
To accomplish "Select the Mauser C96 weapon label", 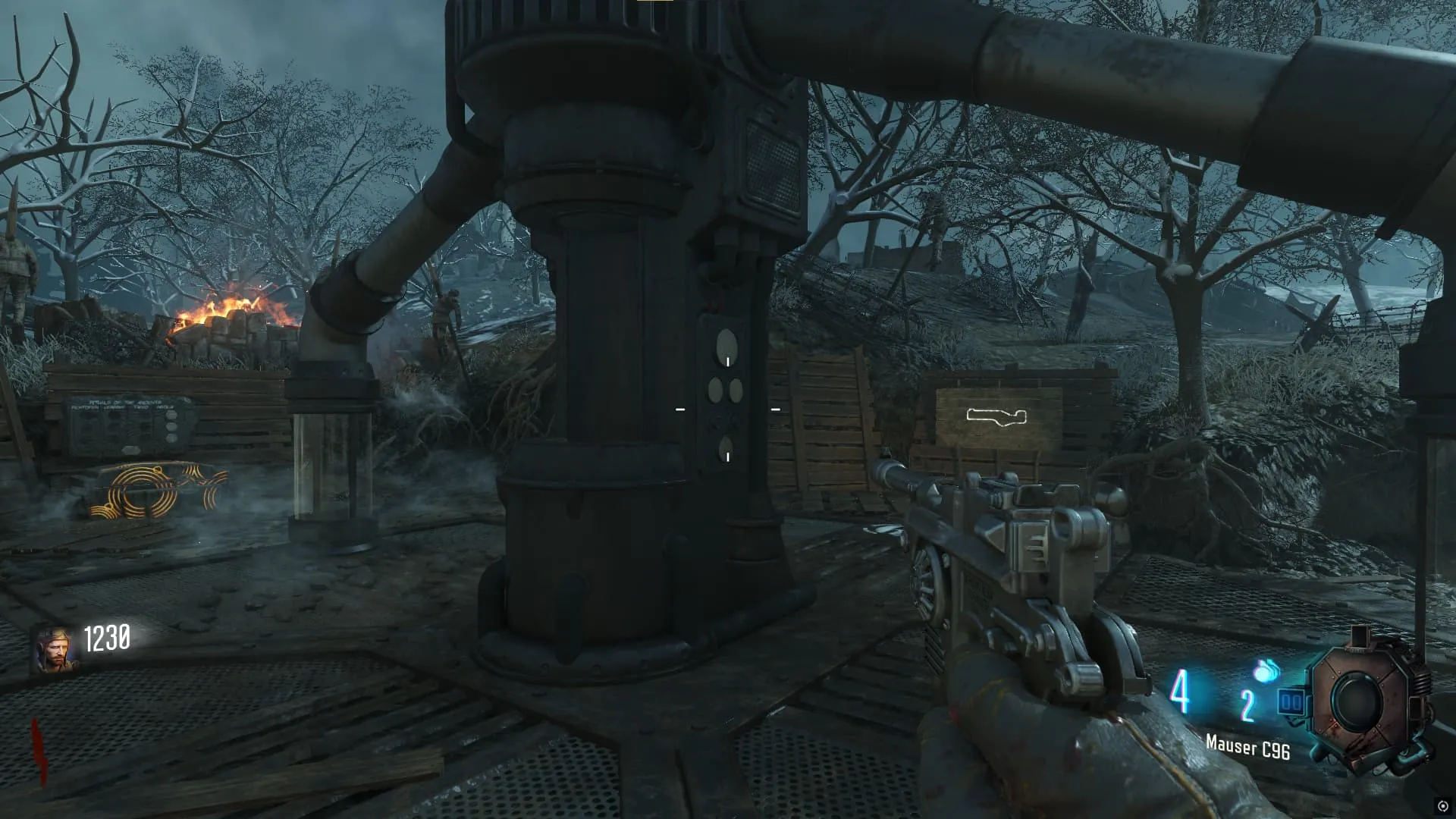I will pos(1247,748).
